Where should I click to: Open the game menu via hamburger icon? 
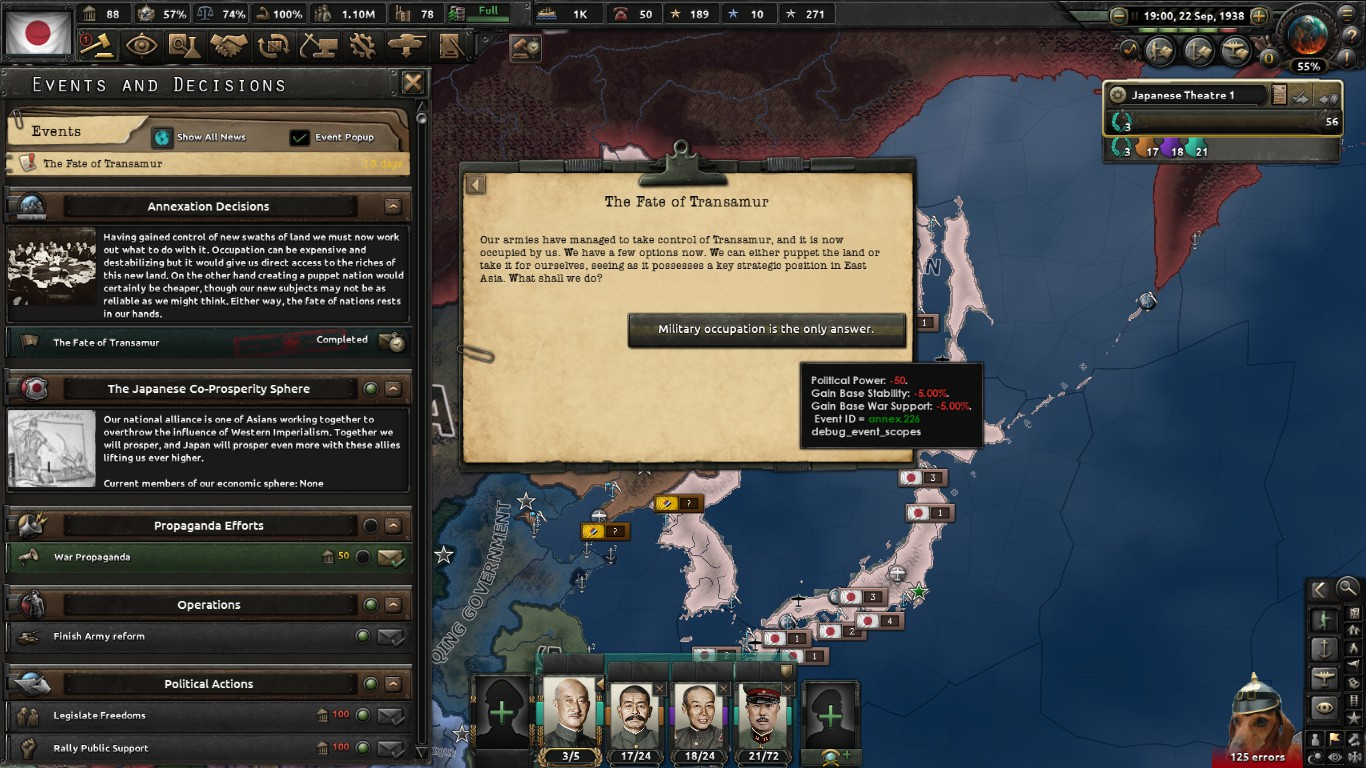pyautogui.click(x=1347, y=15)
